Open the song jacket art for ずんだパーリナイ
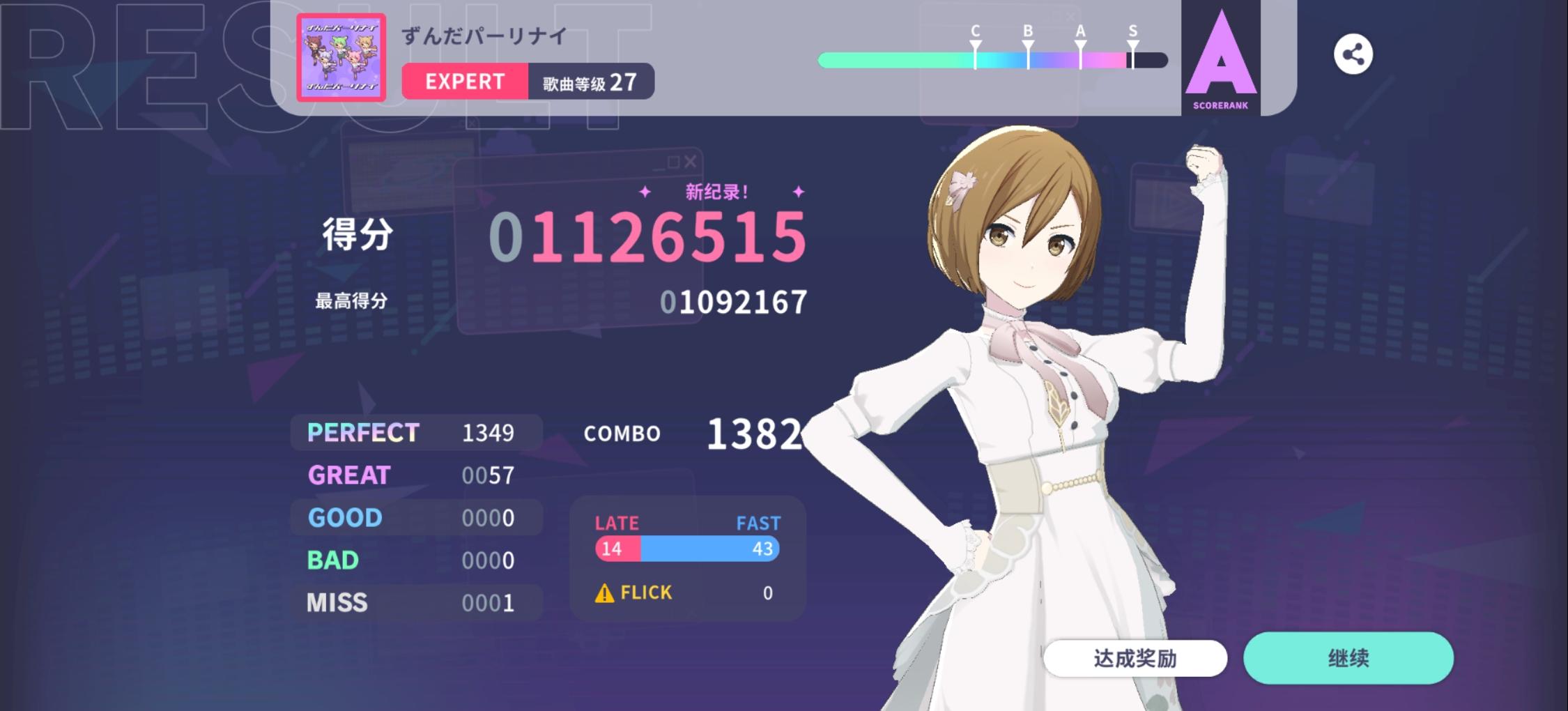The width and height of the screenshot is (1568, 711). tap(341, 56)
